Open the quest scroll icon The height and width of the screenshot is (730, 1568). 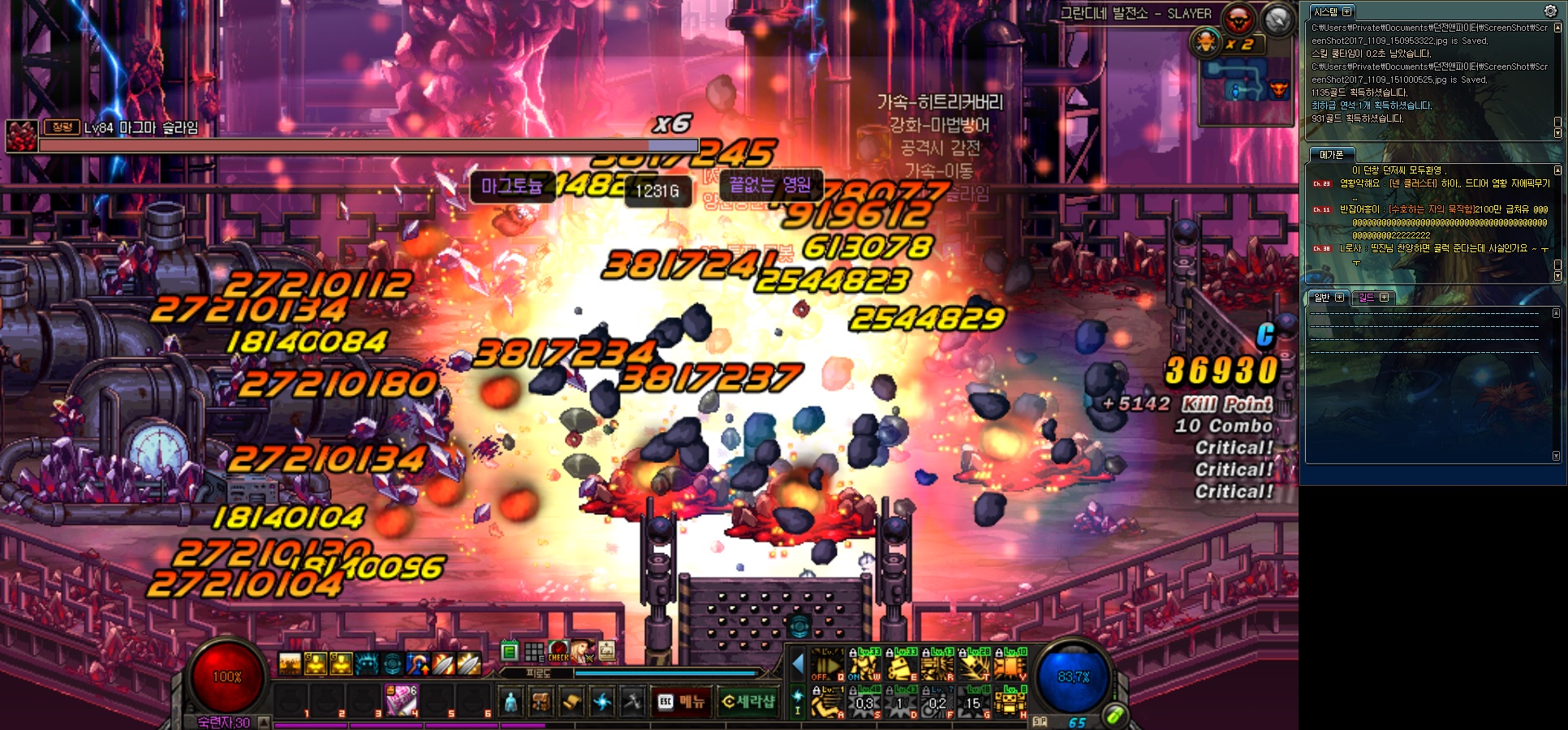pyautogui.click(x=571, y=702)
